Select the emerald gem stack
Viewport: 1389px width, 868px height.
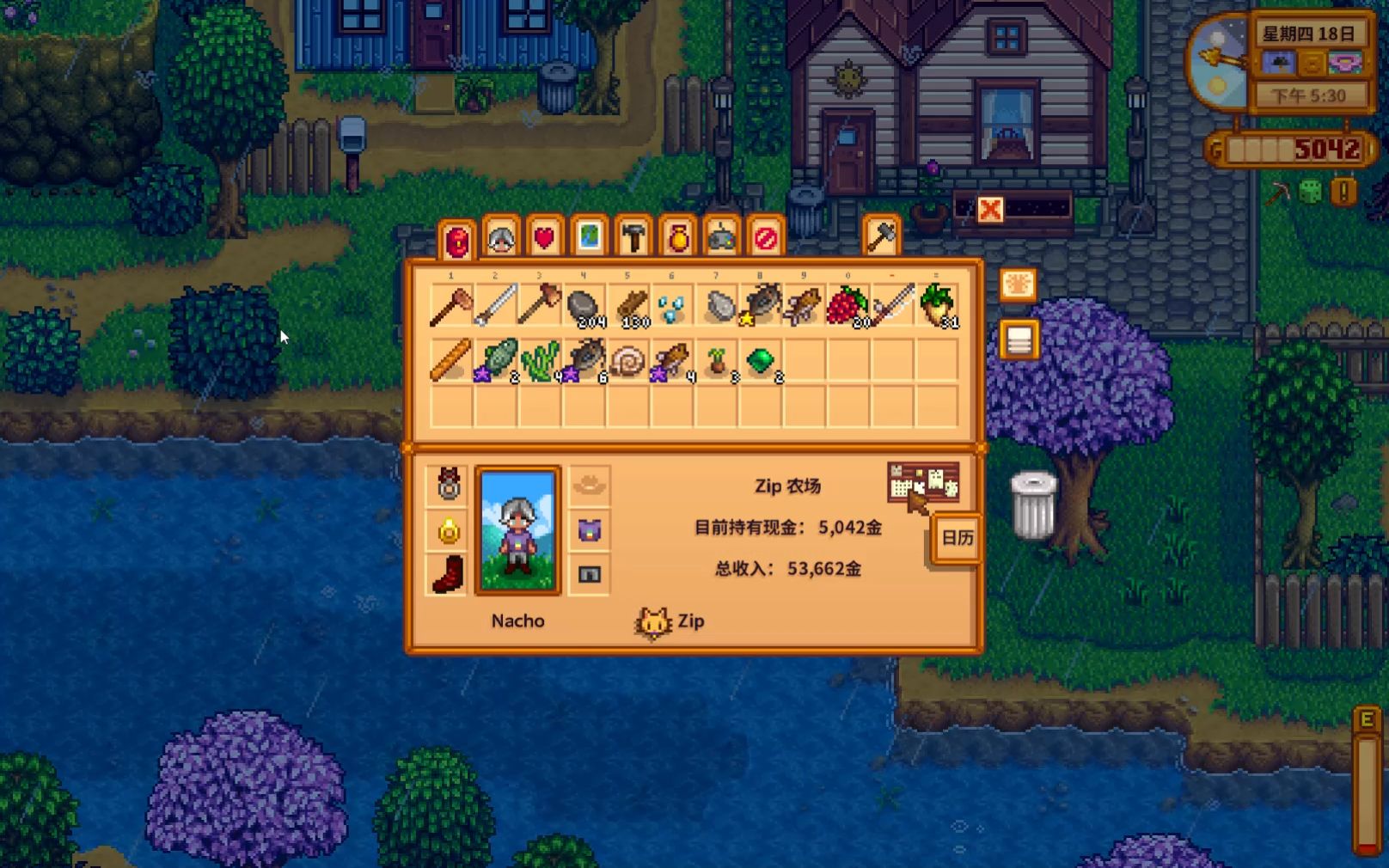(x=760, y=361)
